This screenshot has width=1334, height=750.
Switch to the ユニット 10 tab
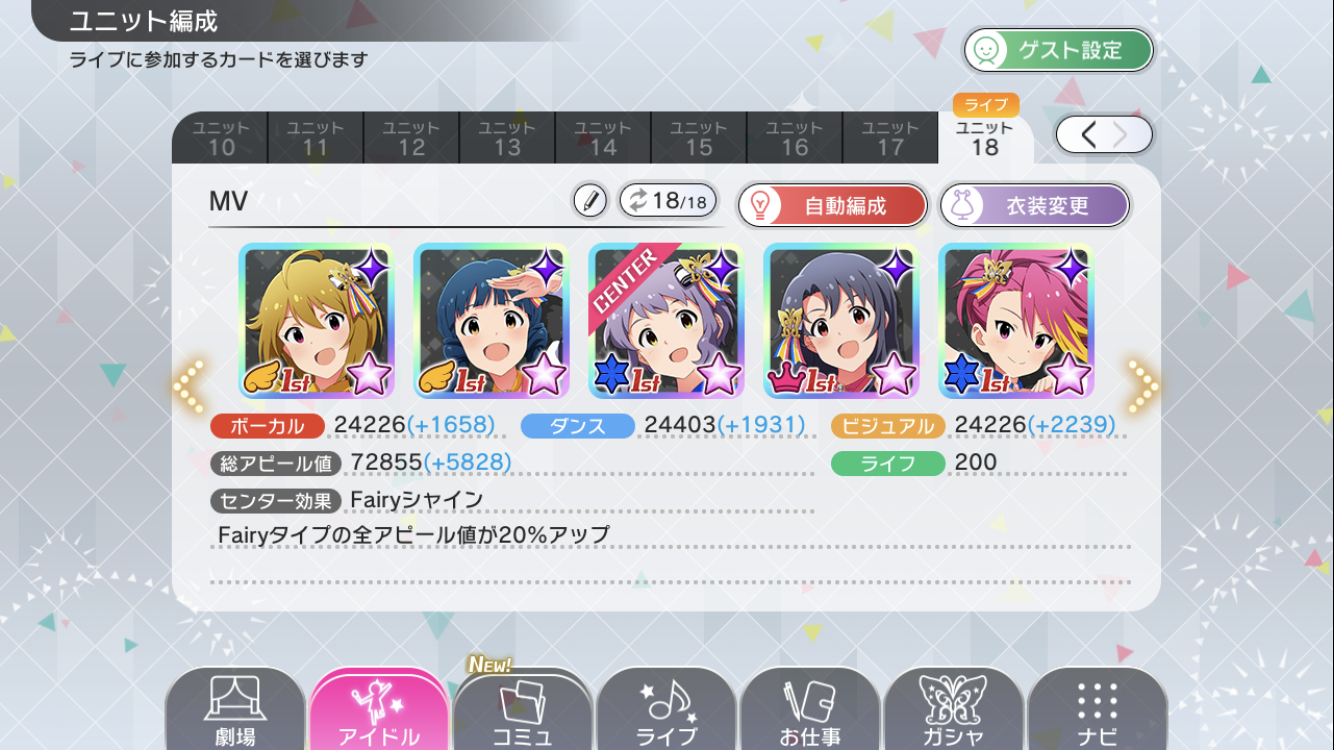[x=220, y=138]
